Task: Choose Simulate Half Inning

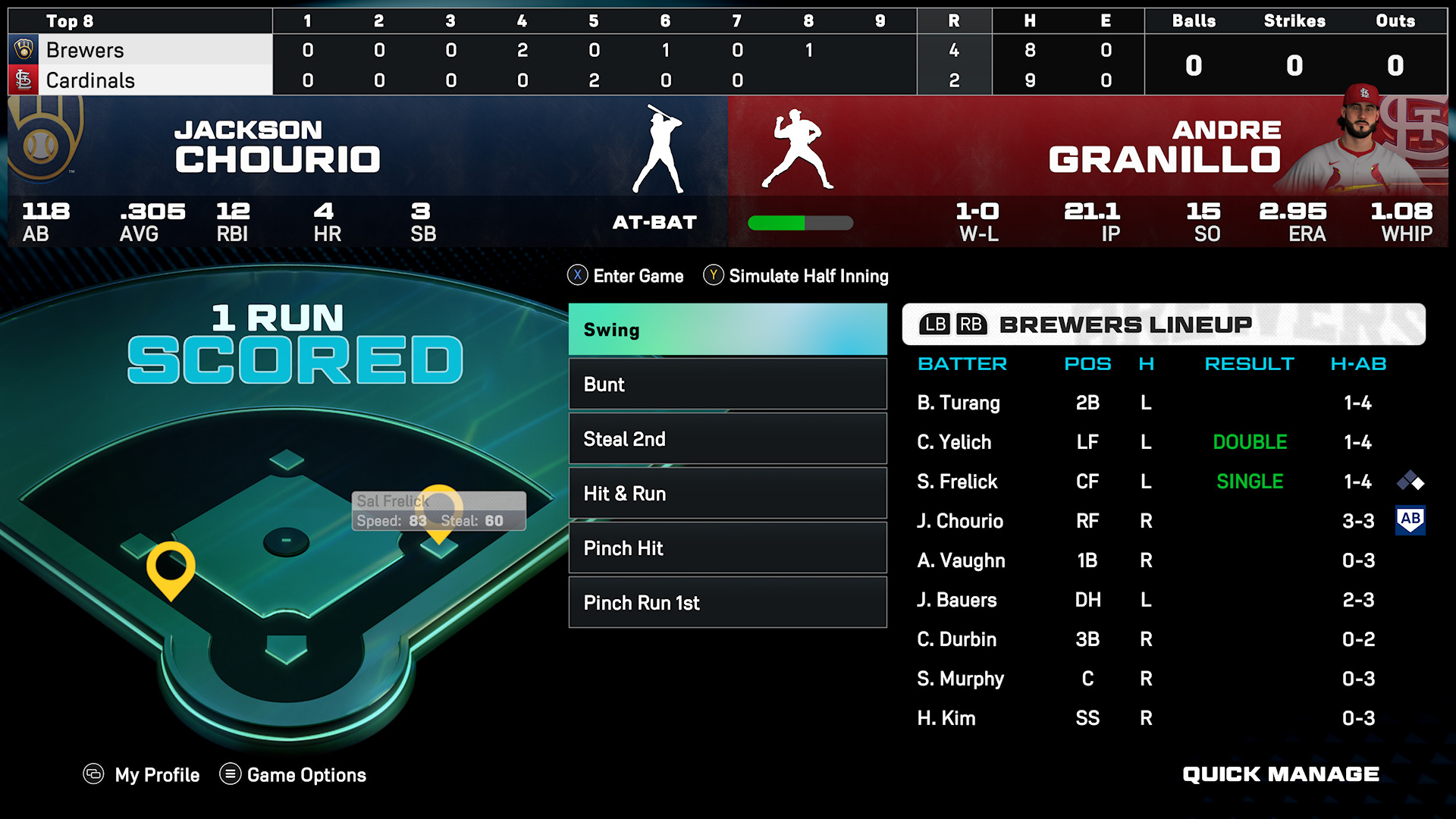Action: [x=796, y=276]
